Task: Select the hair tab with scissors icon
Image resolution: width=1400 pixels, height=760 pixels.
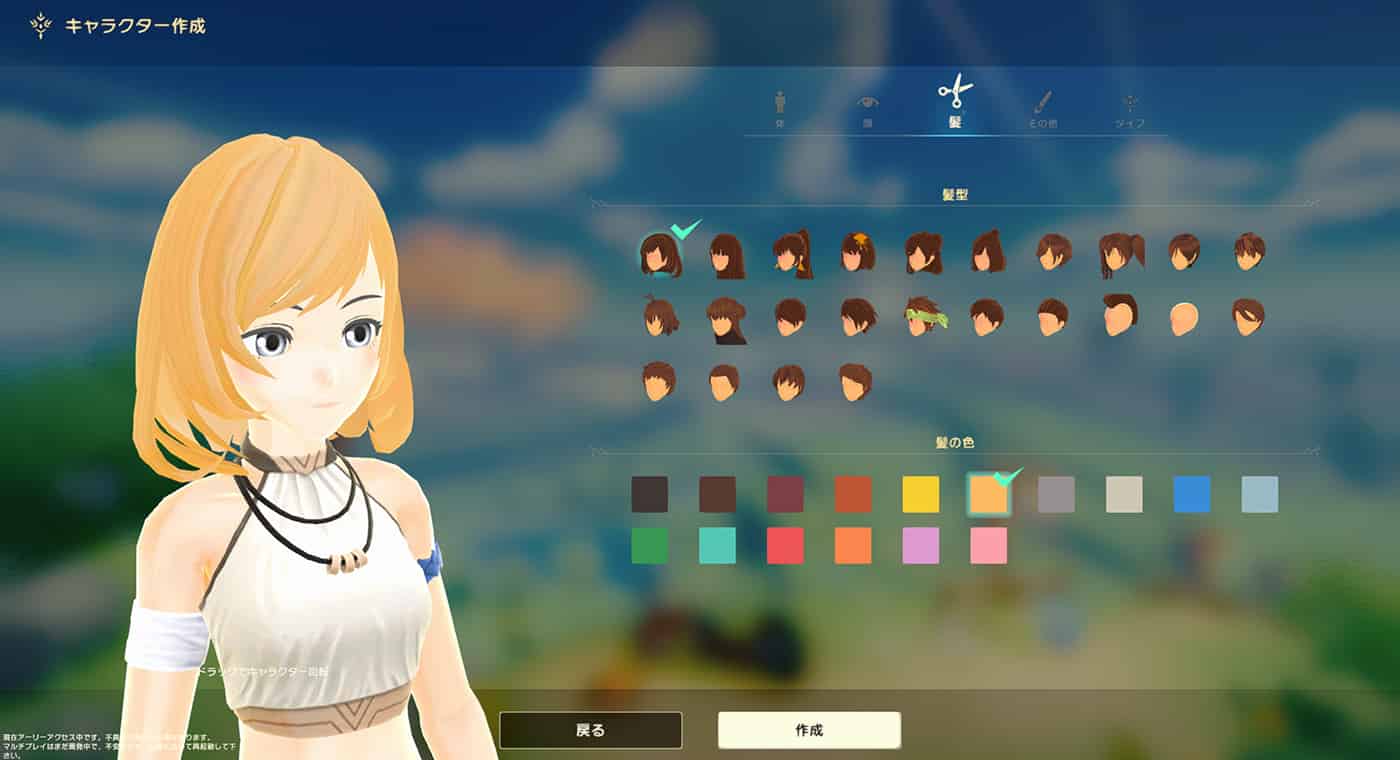Action: pyautogui.click(x=955, y=100)
